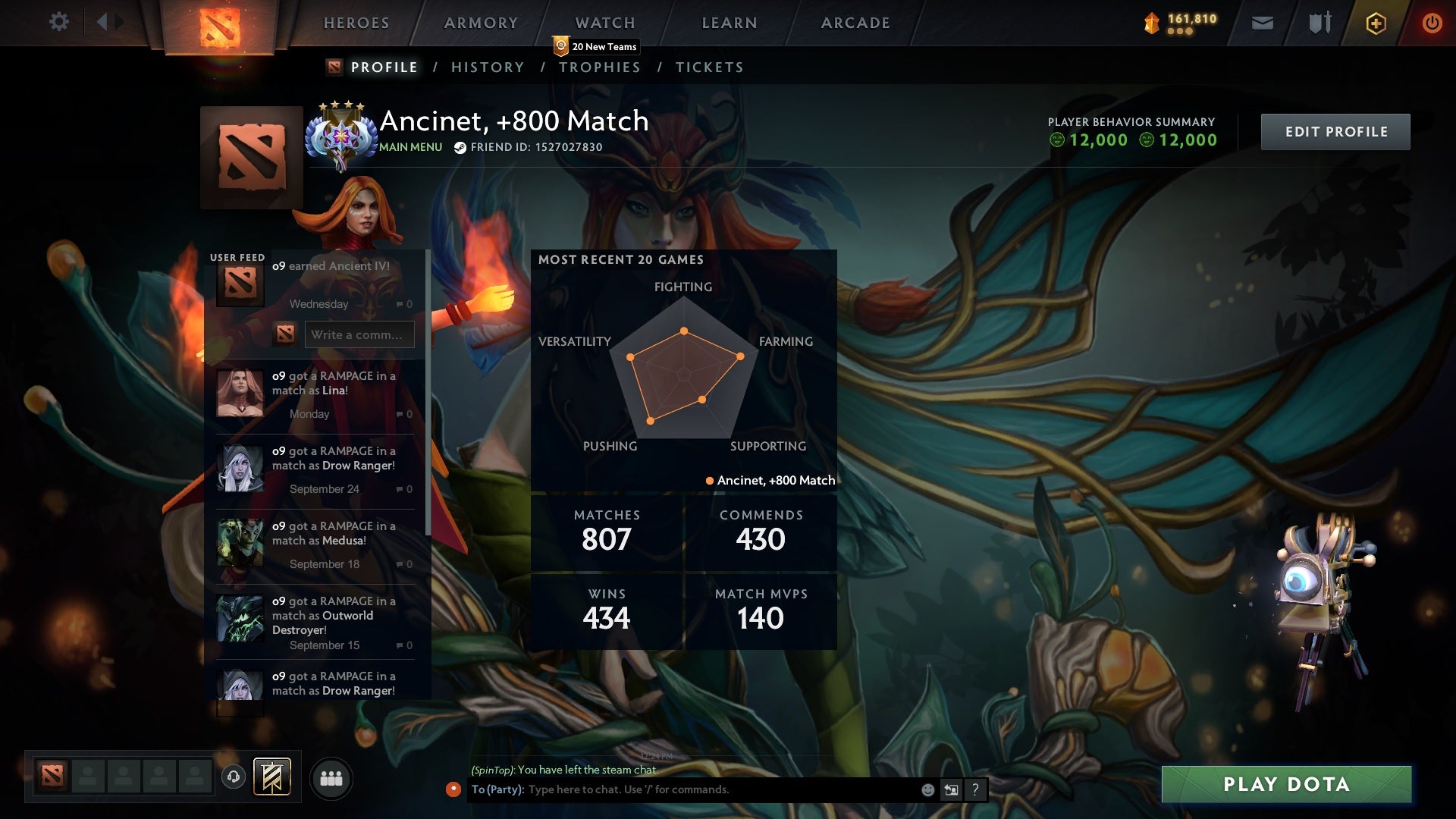Viewport: 1456px width, 819px height.
Task: Open the MAIN MENU dropdown under profile name
Action: coord(409,147)
